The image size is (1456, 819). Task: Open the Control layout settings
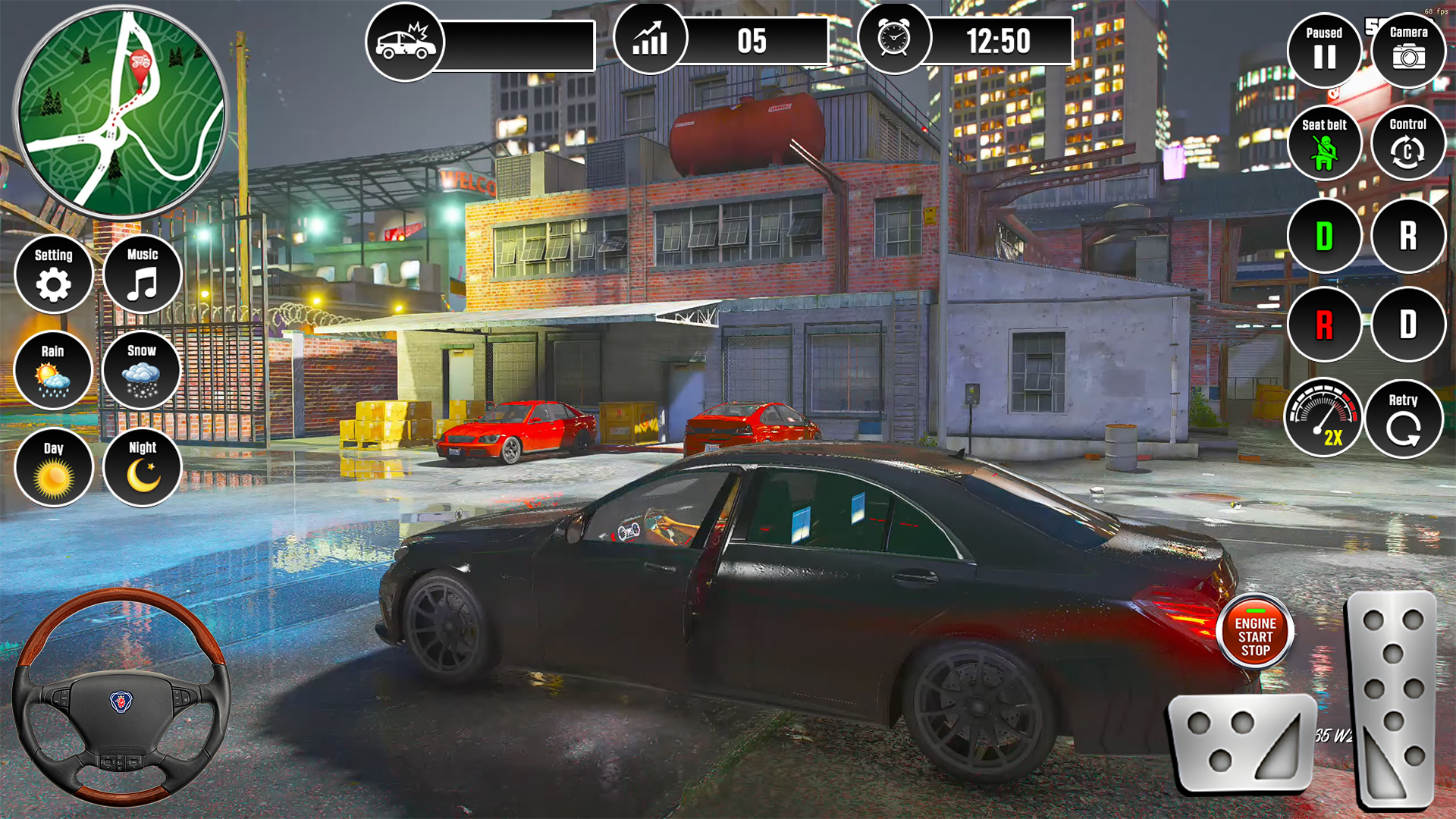pyautogui.click(x=1407, y=144)
